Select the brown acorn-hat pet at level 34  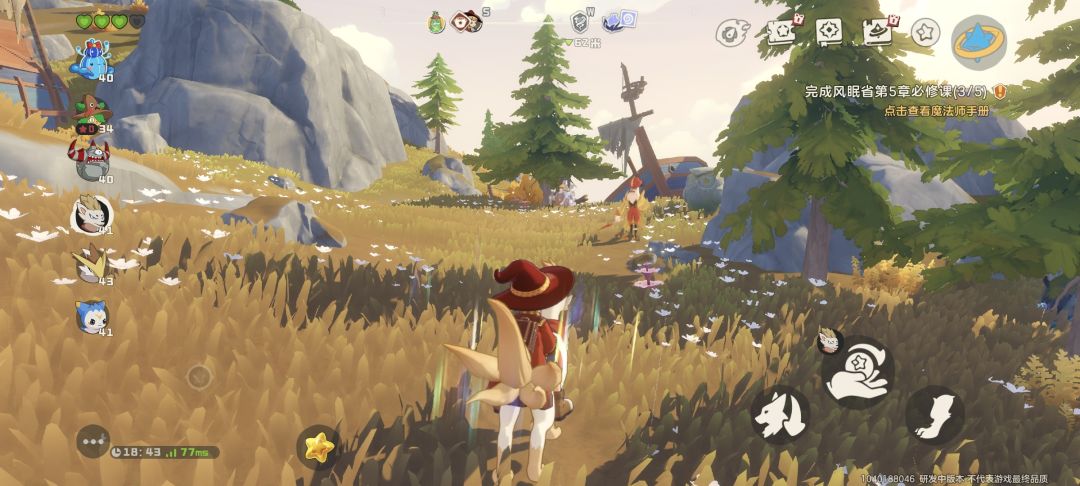(x=91, y=110)
